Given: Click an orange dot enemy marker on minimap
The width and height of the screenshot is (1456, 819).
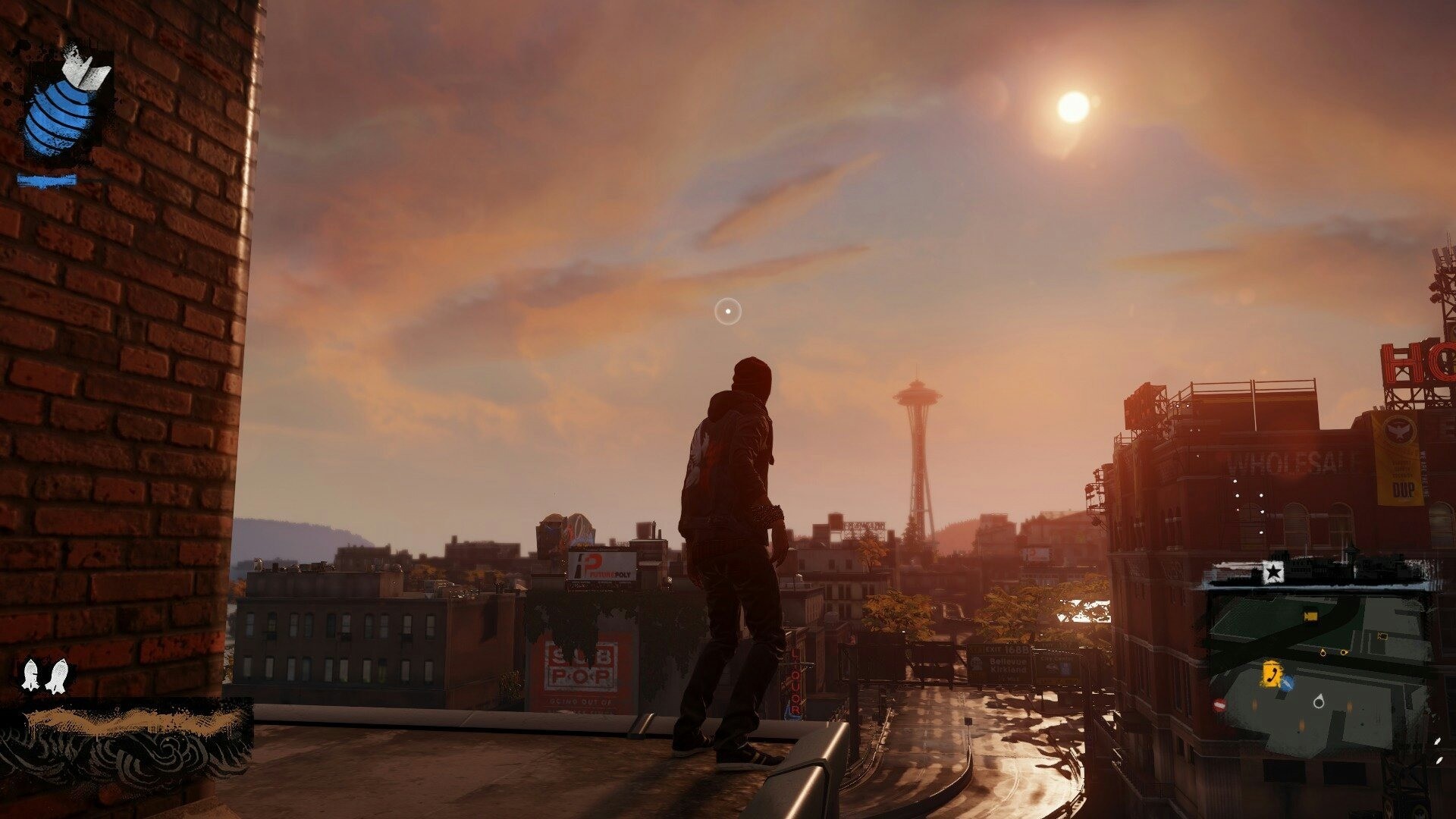Looking at the screenshot, I should [x=1323, y=653].
